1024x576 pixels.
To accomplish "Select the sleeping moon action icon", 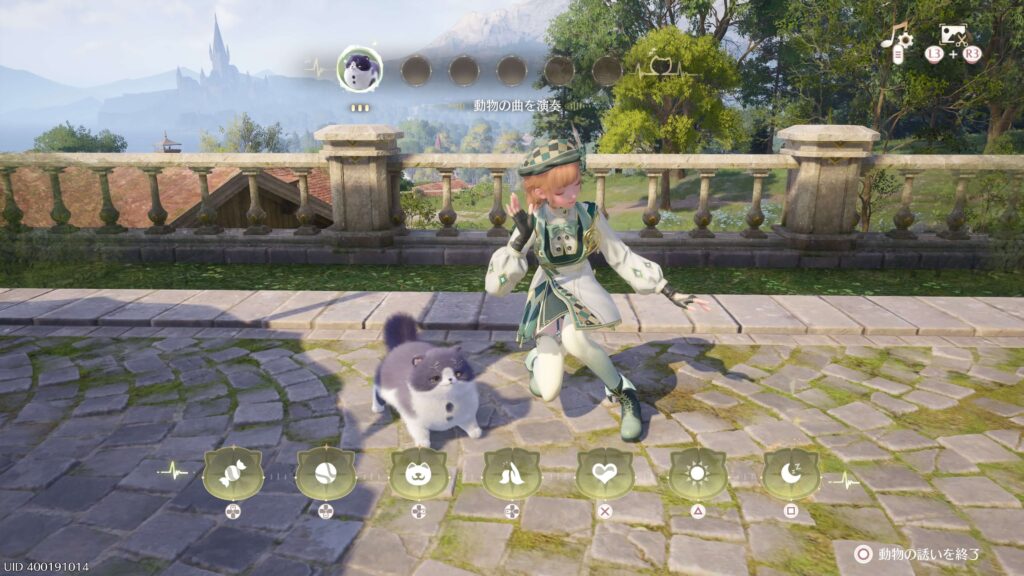I will point(791,473).
